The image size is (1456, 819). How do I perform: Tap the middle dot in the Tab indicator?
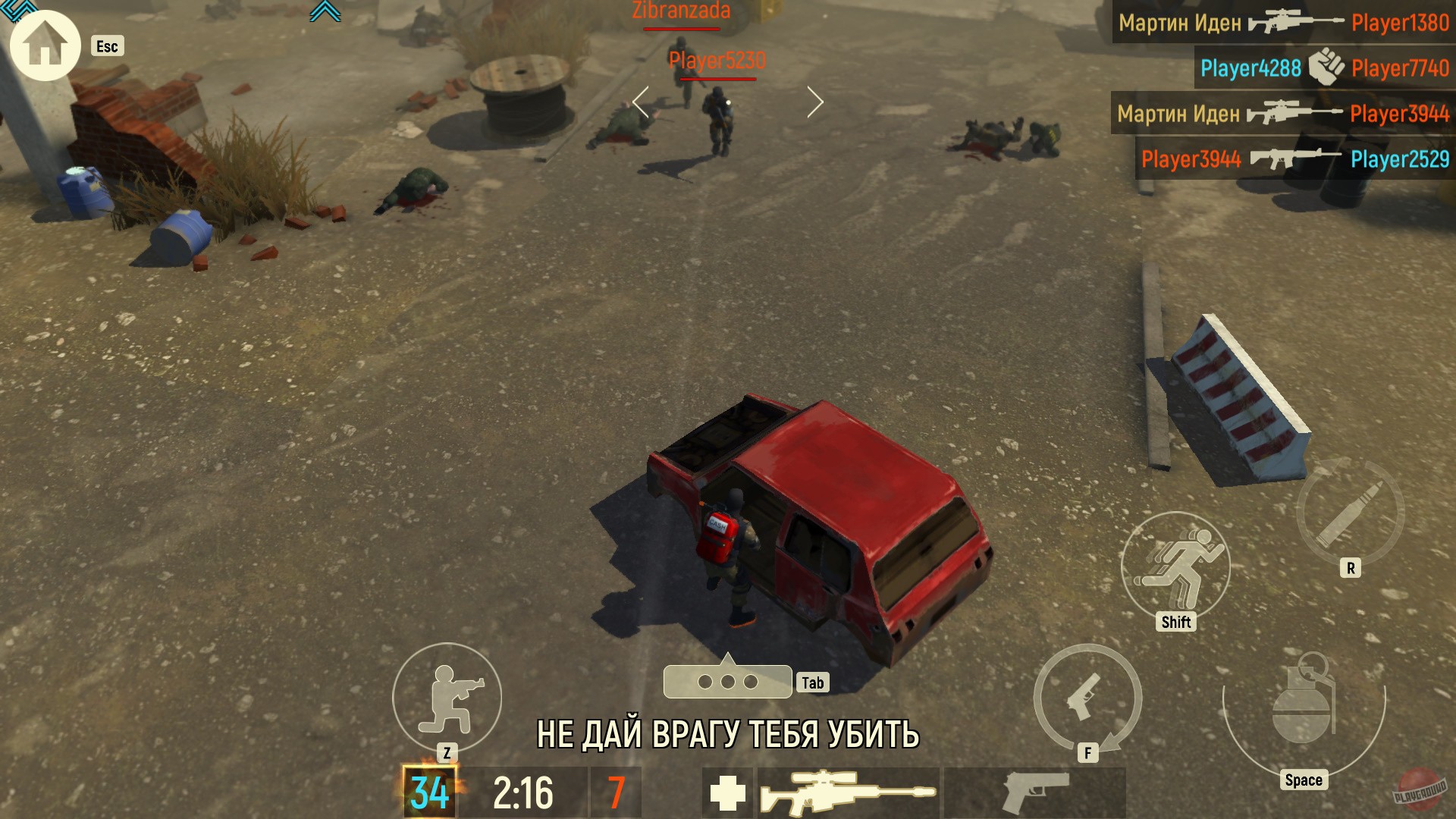tap(726, 682)
